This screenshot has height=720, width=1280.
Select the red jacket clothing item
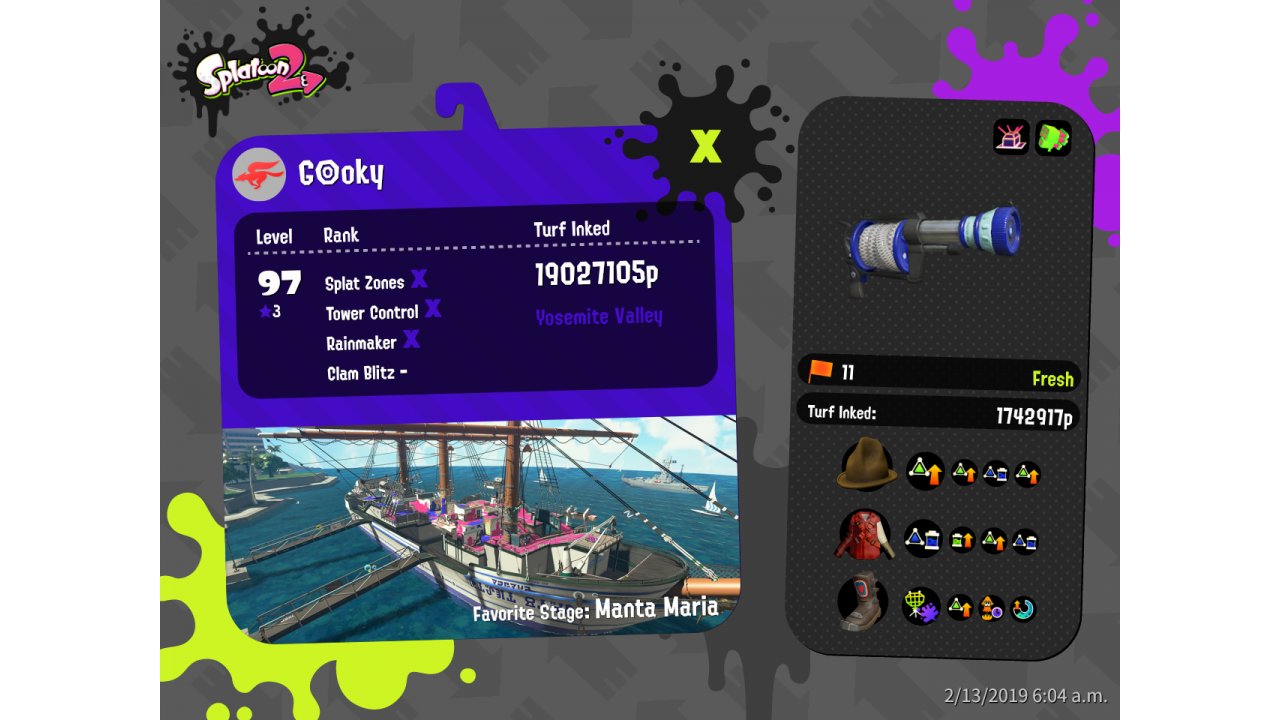pyautogui.click(x=863, y=535)
